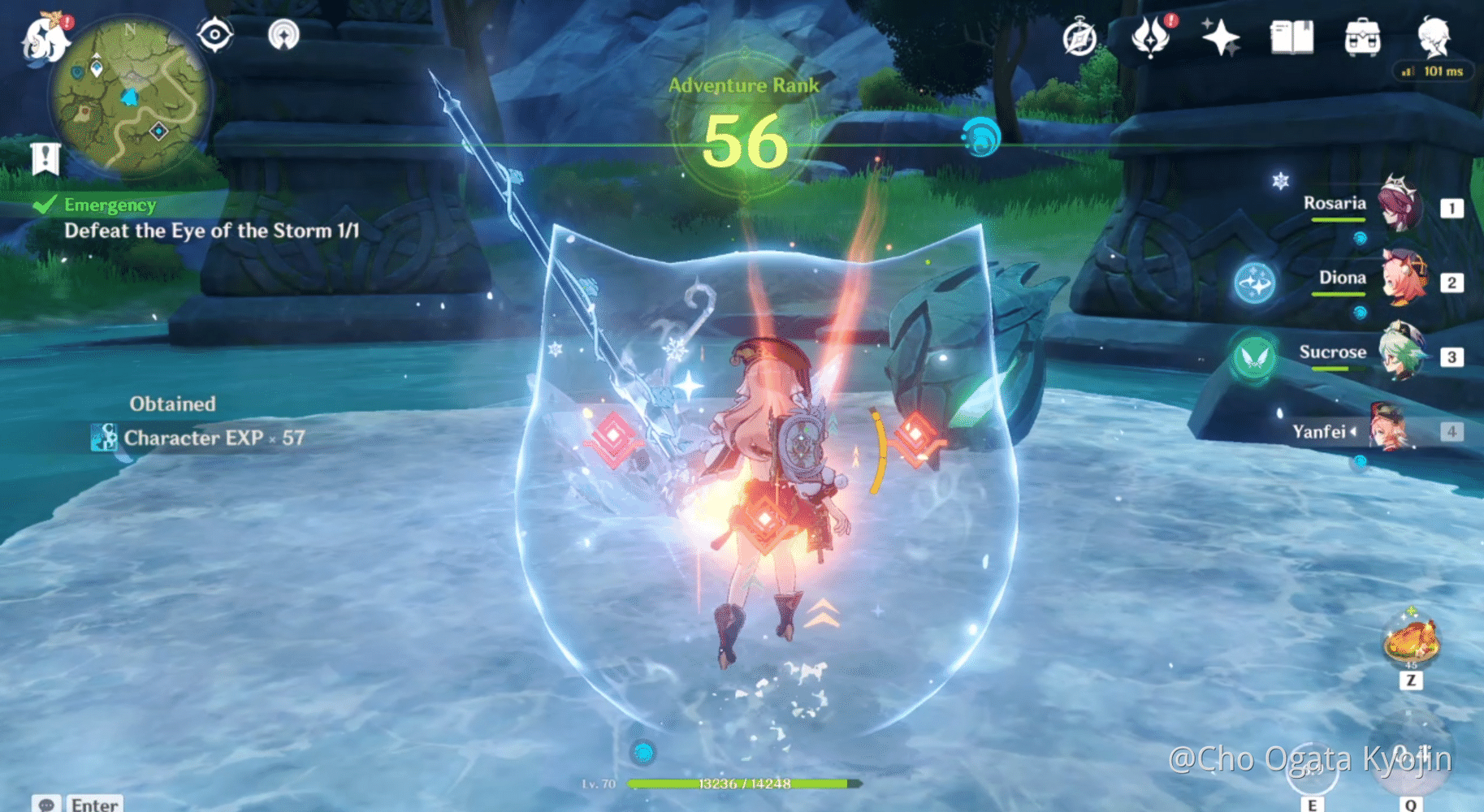The image size is (1484, 812).
Task: Select Diona in the party list
Action: (1406, 278)
